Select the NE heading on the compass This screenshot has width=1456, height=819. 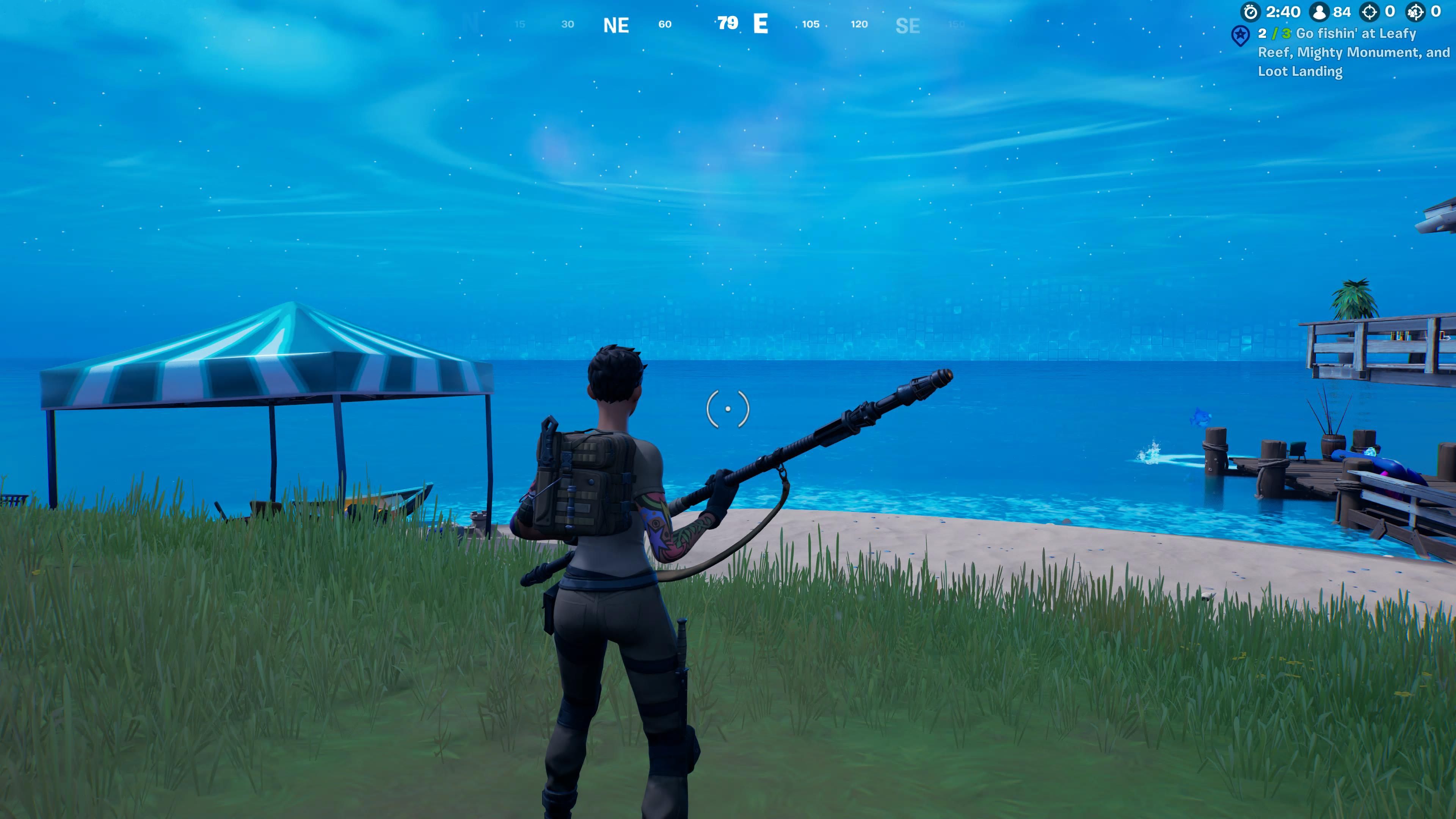pos(616,25)
